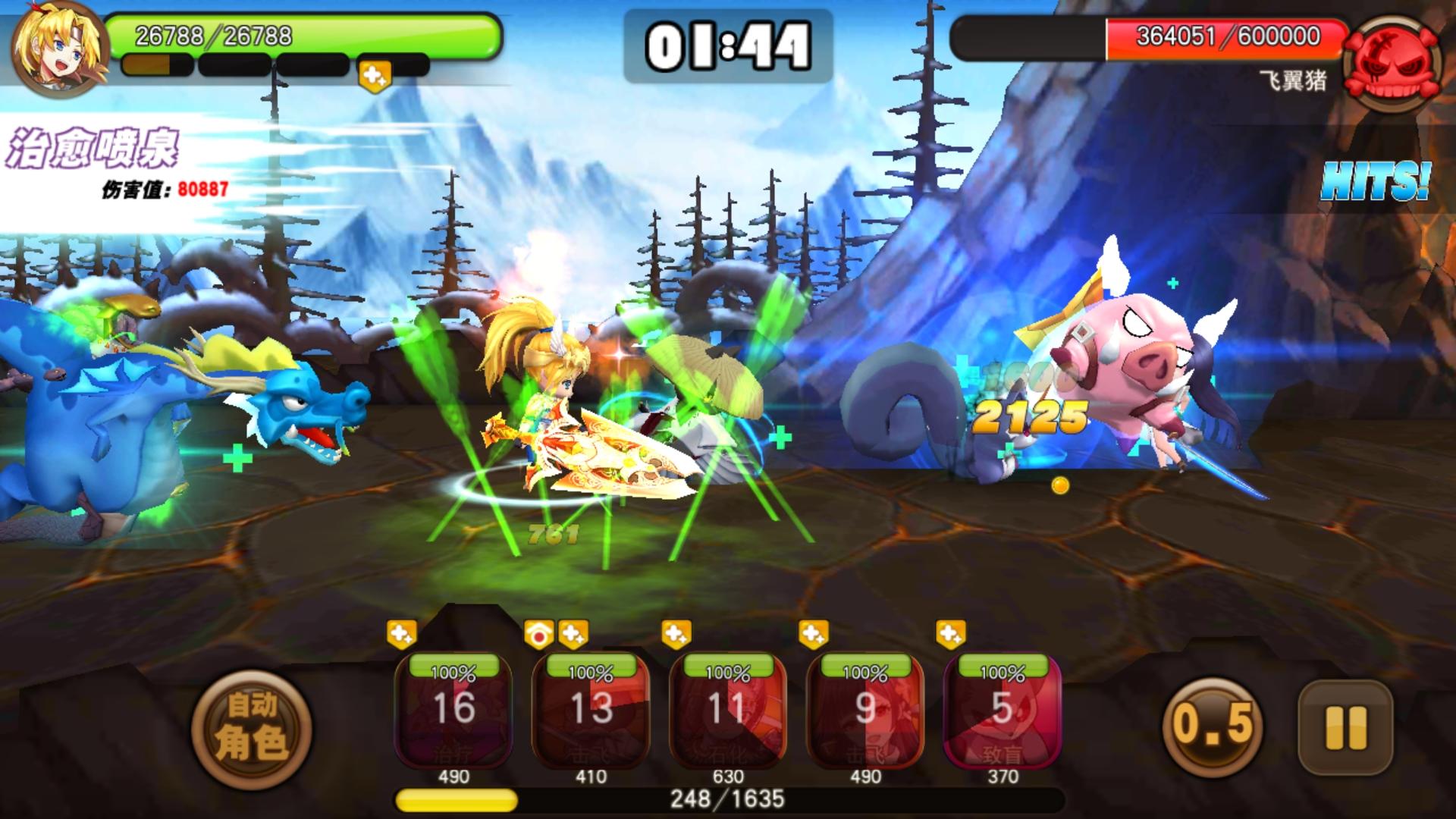Pause the battle with the pause button

(x=1345, y=728)
